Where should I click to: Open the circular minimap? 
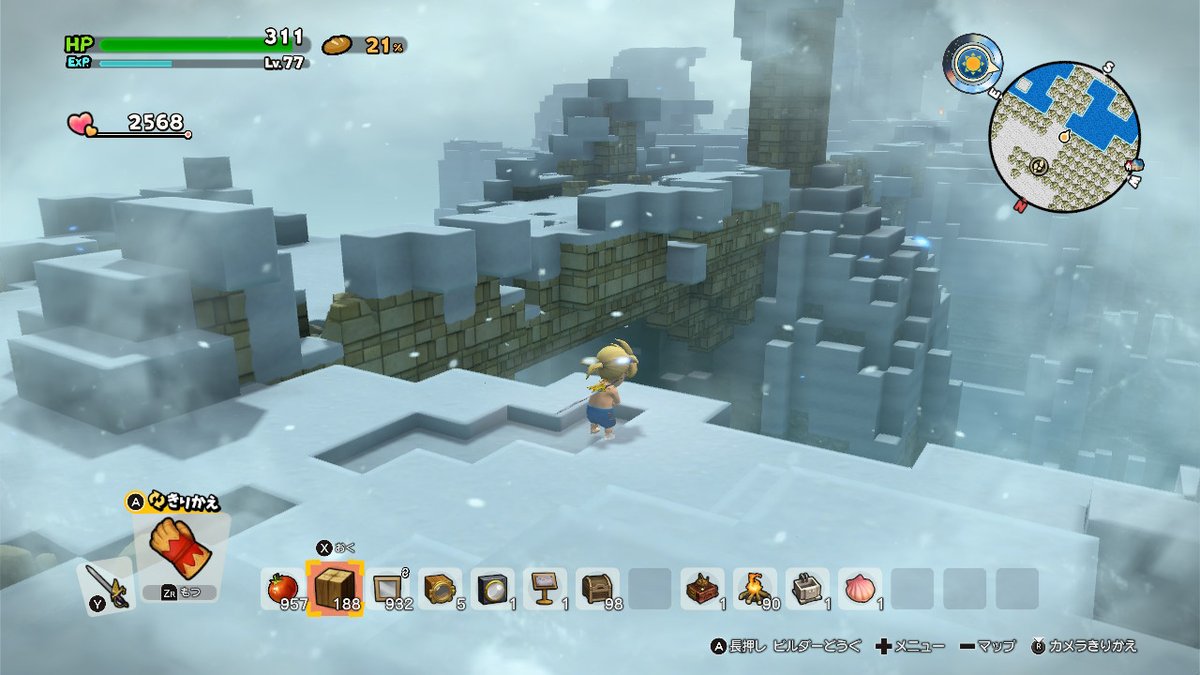1065,135
